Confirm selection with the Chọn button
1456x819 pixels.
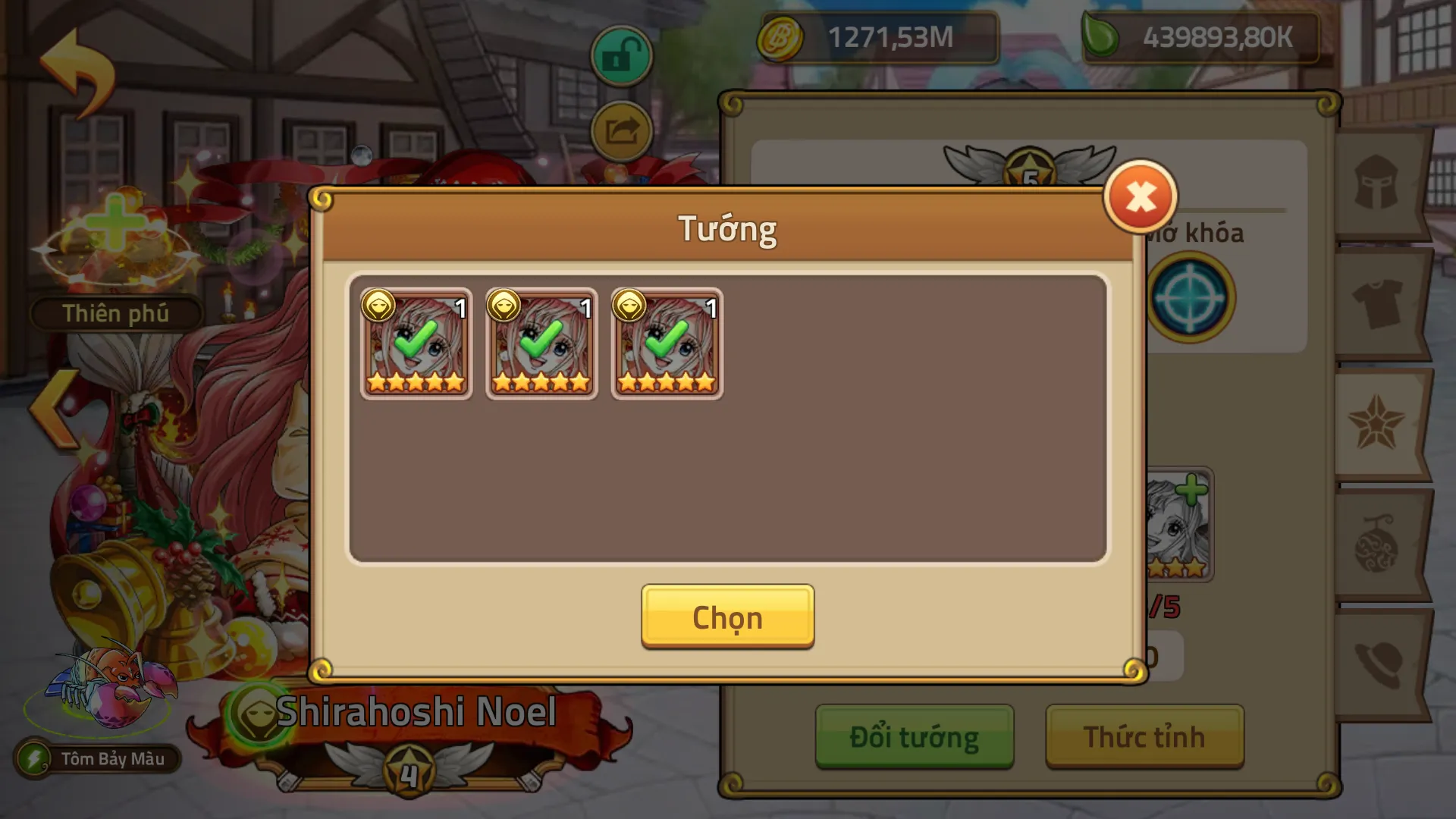click(727, 617)
